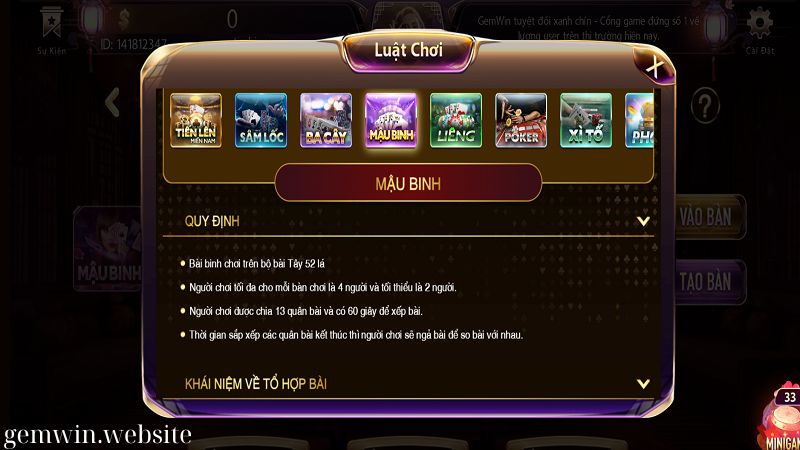Click the partially visible Phỏm game icon
Screen dimensions: 800x450
pyautogui.click(x=639, y=121)
